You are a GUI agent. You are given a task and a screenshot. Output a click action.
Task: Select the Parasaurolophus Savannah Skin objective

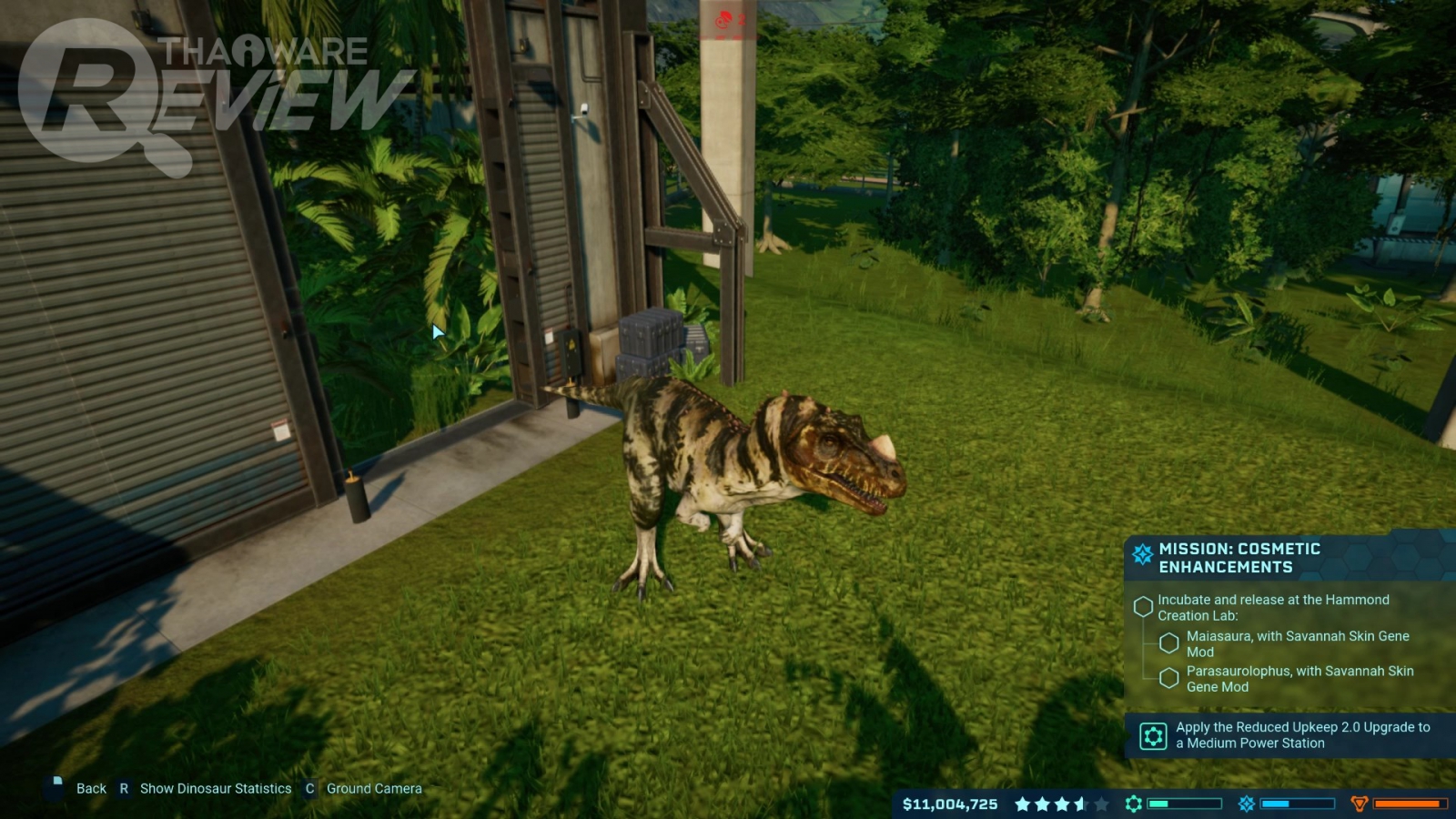click(1299, 679)
